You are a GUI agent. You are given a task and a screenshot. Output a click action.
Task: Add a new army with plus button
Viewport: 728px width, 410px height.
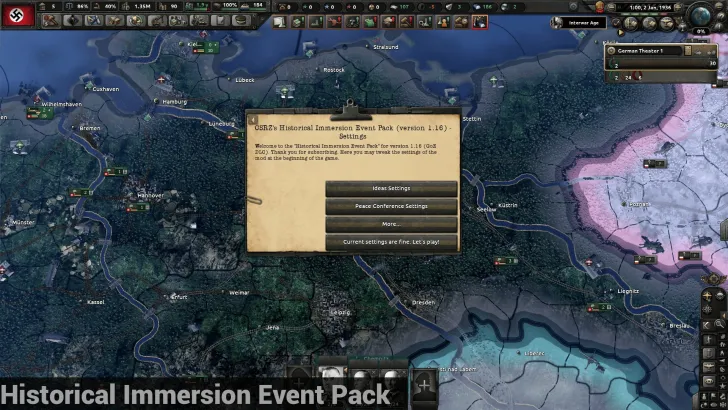(424, 383)
